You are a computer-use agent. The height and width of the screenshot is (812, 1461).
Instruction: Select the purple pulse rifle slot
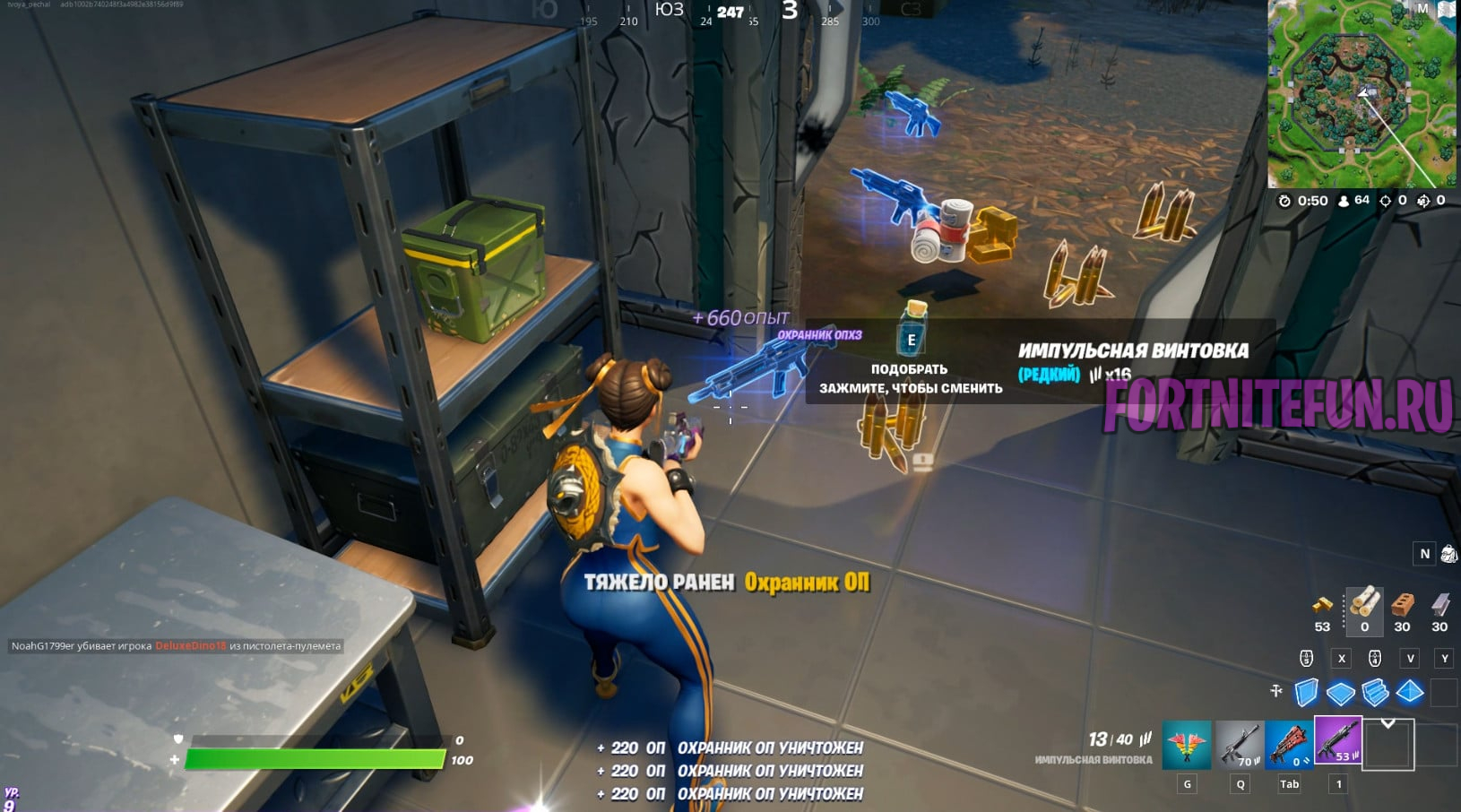coord(1338,741)
